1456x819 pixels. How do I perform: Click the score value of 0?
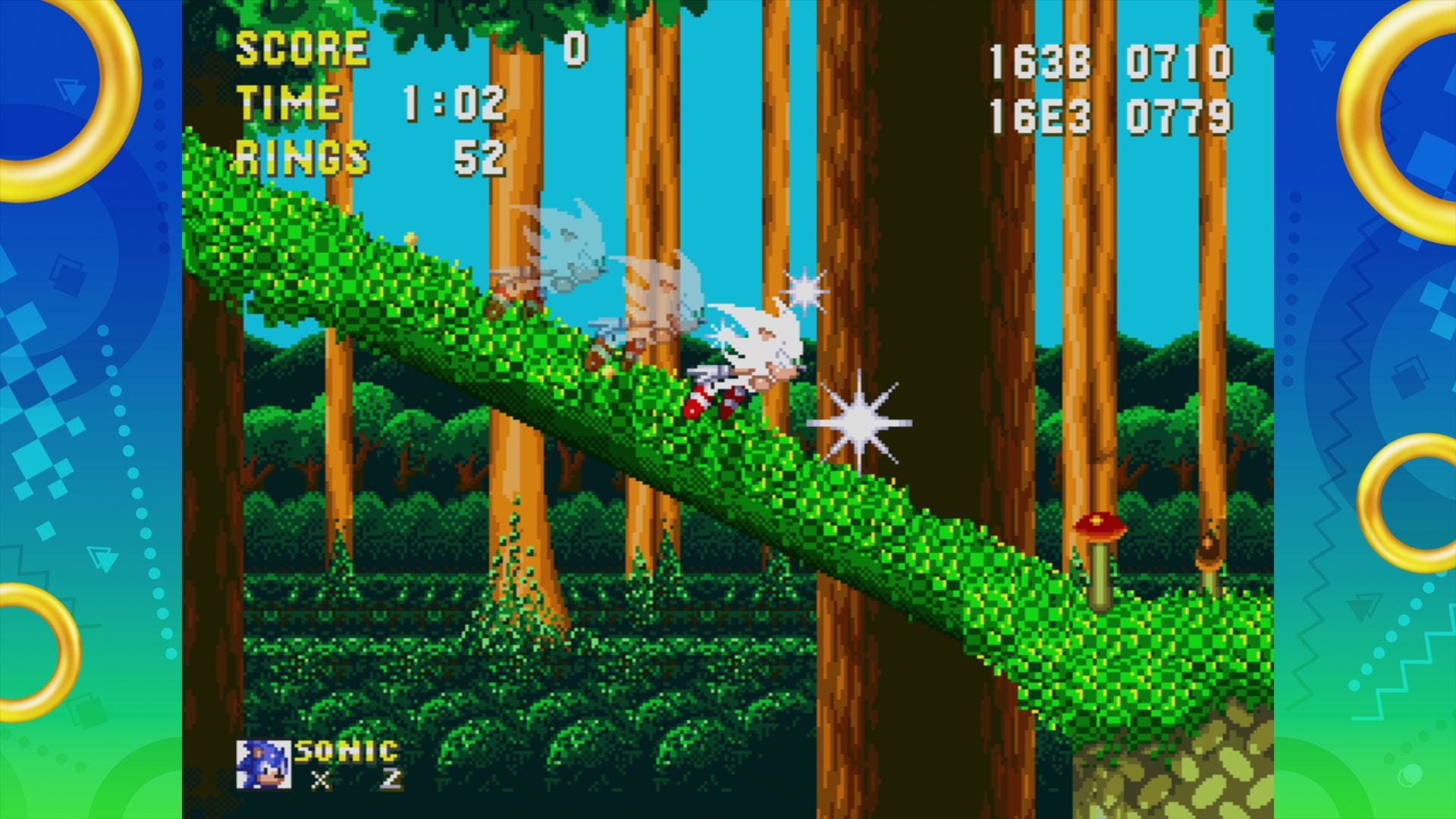pyautogui.click(x=574, y=49)
